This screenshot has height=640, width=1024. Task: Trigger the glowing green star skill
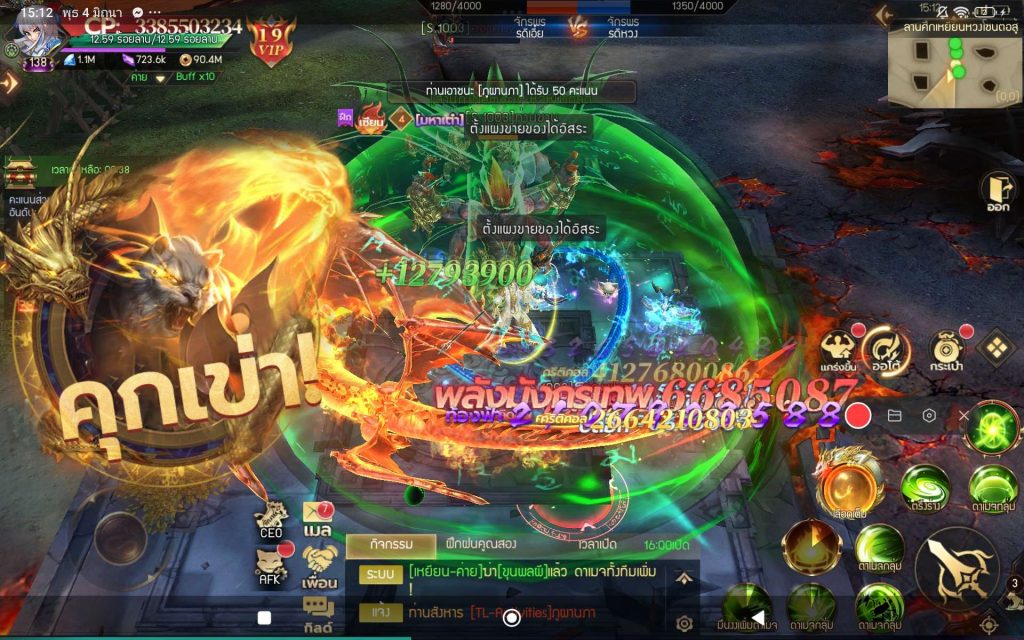pos(992,427)
